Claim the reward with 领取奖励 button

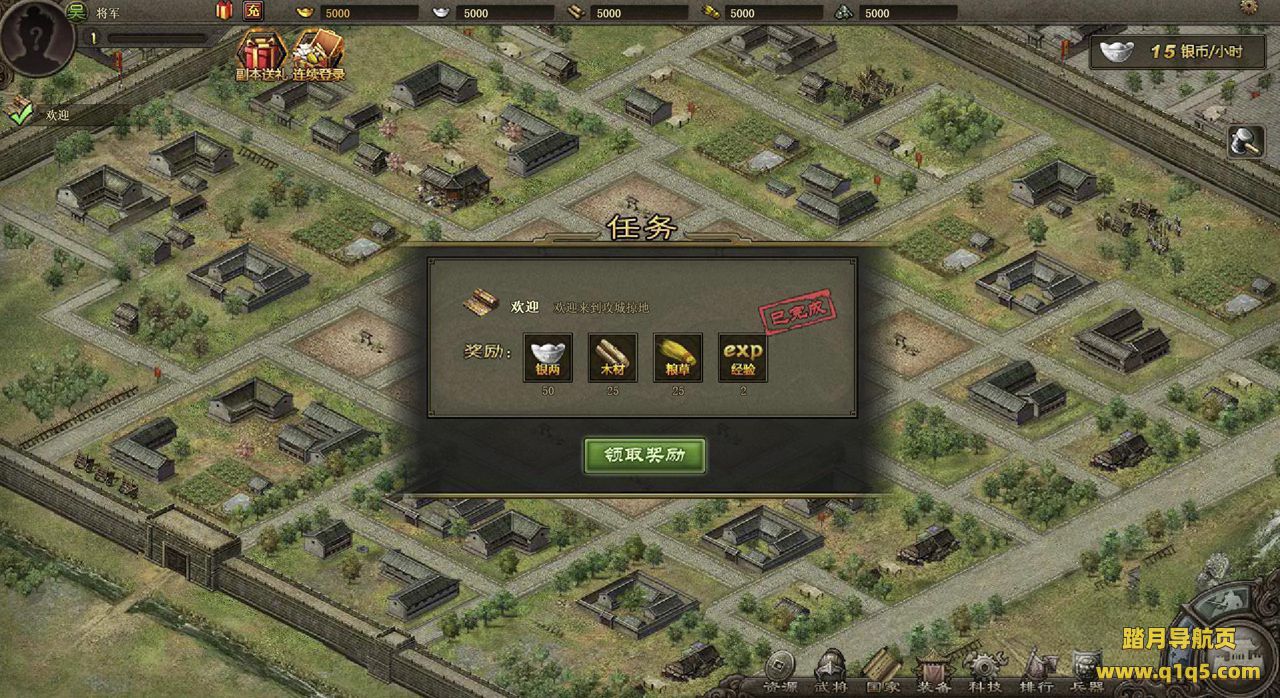coord(645,455)
